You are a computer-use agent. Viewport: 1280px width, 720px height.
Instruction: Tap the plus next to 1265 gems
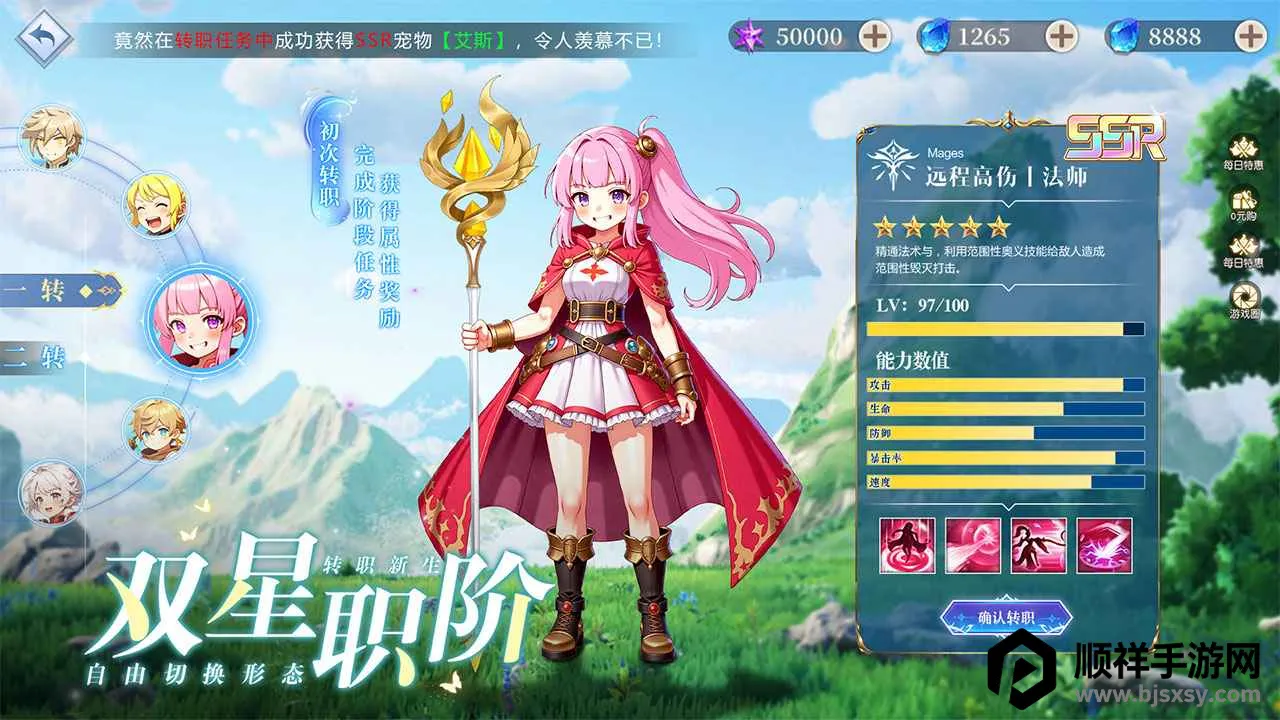point(1061,37)
